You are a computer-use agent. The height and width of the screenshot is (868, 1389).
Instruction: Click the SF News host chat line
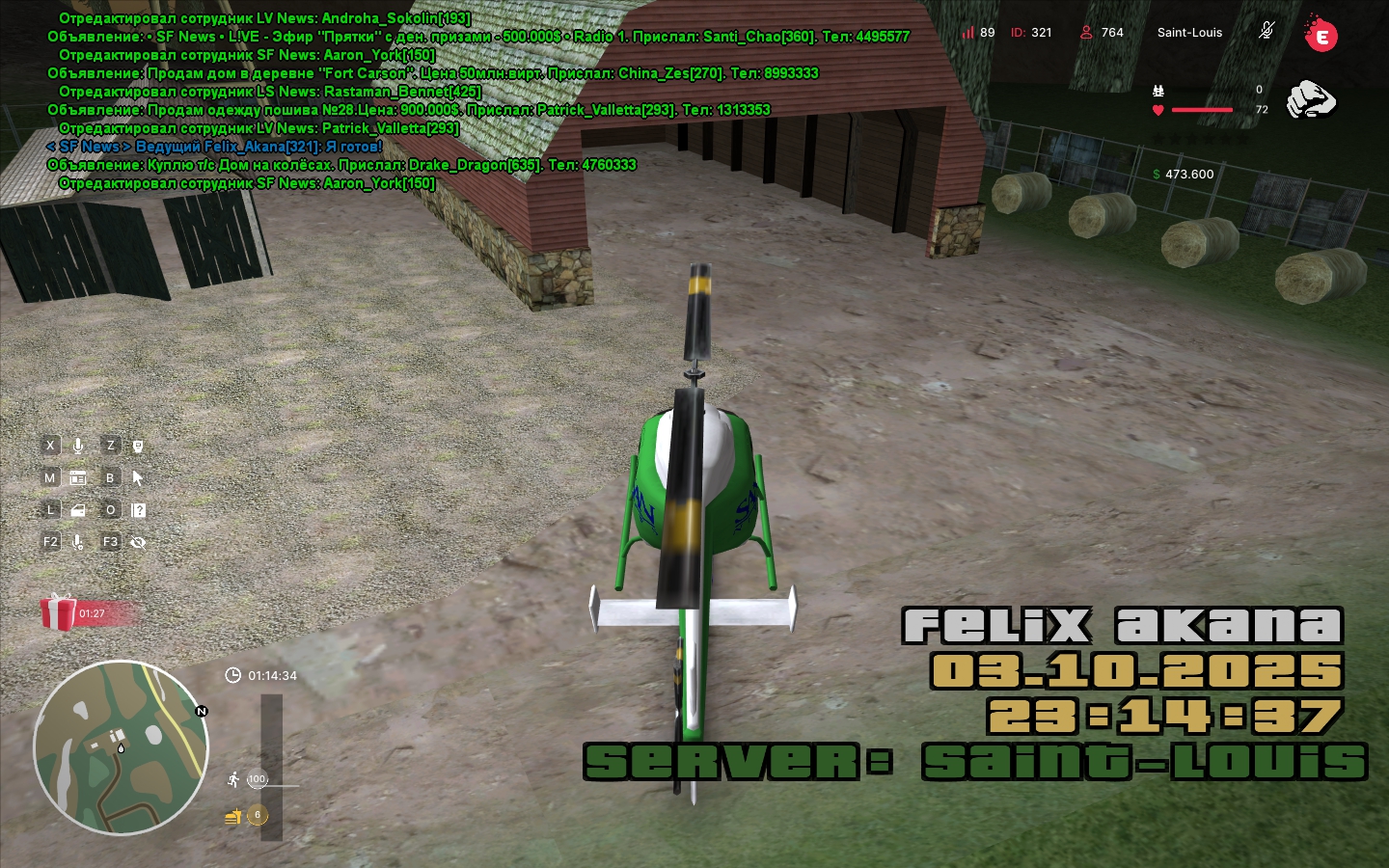pyautogui.click(x=214, y=147)
